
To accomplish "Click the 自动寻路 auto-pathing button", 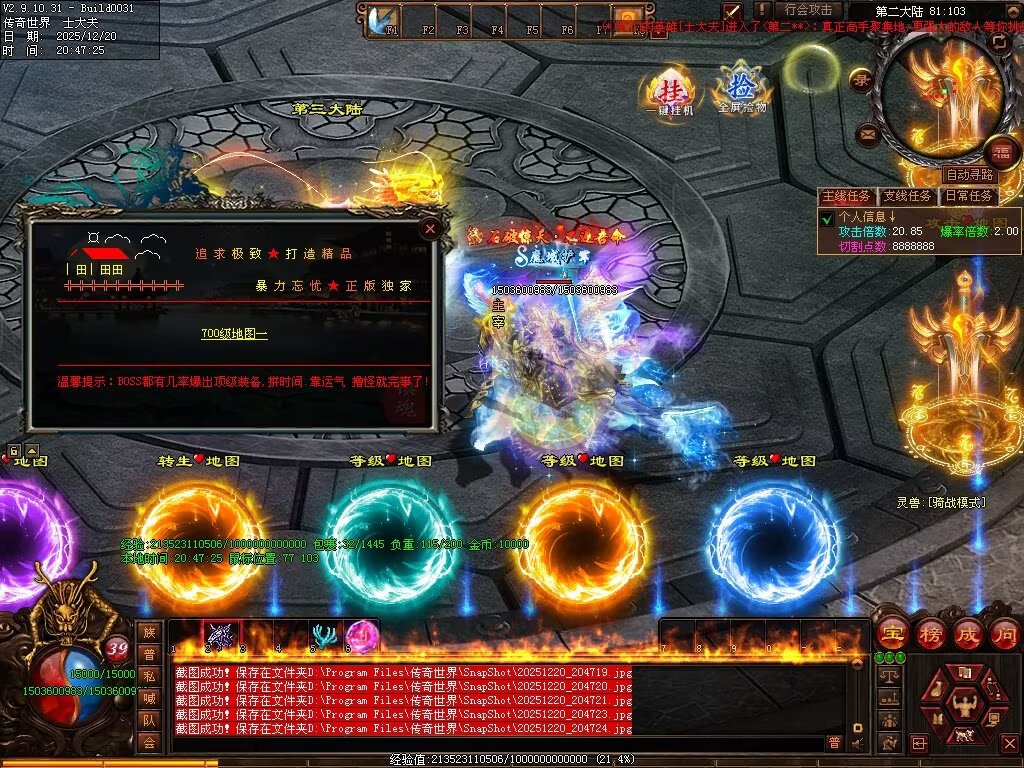I will [x=968, y=175].
